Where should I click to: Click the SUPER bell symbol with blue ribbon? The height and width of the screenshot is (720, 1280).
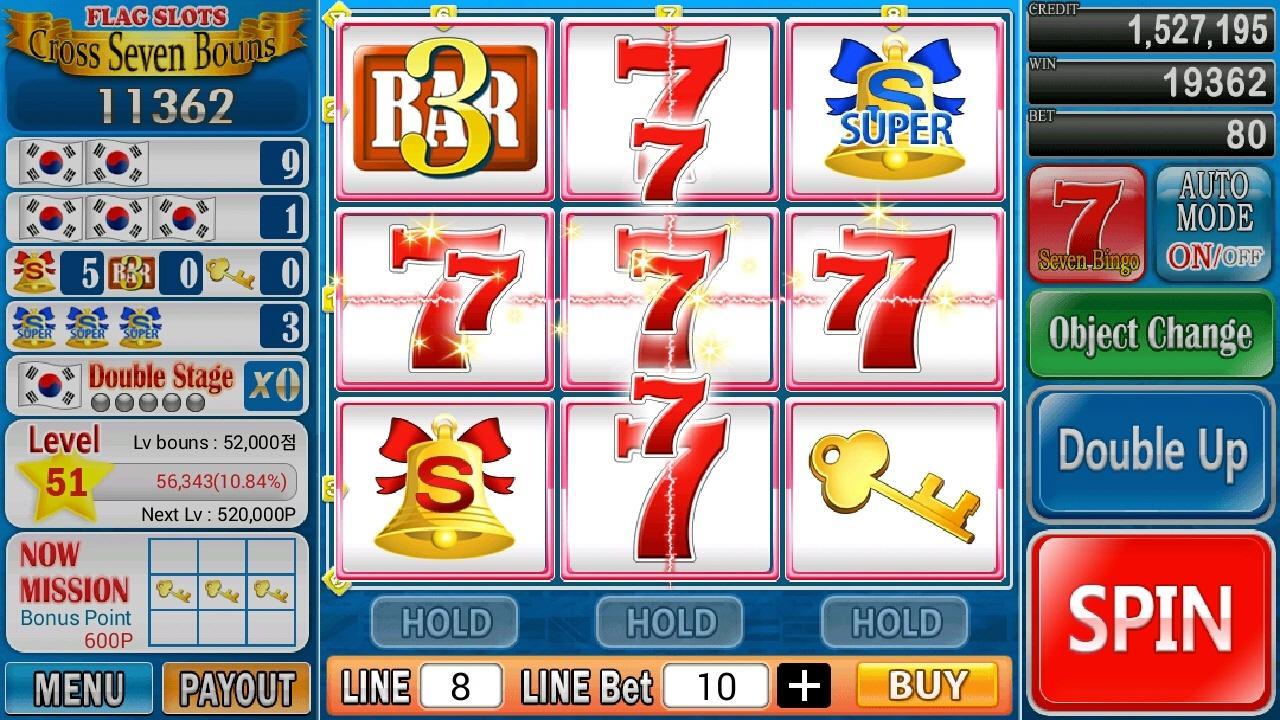(895, 105)
